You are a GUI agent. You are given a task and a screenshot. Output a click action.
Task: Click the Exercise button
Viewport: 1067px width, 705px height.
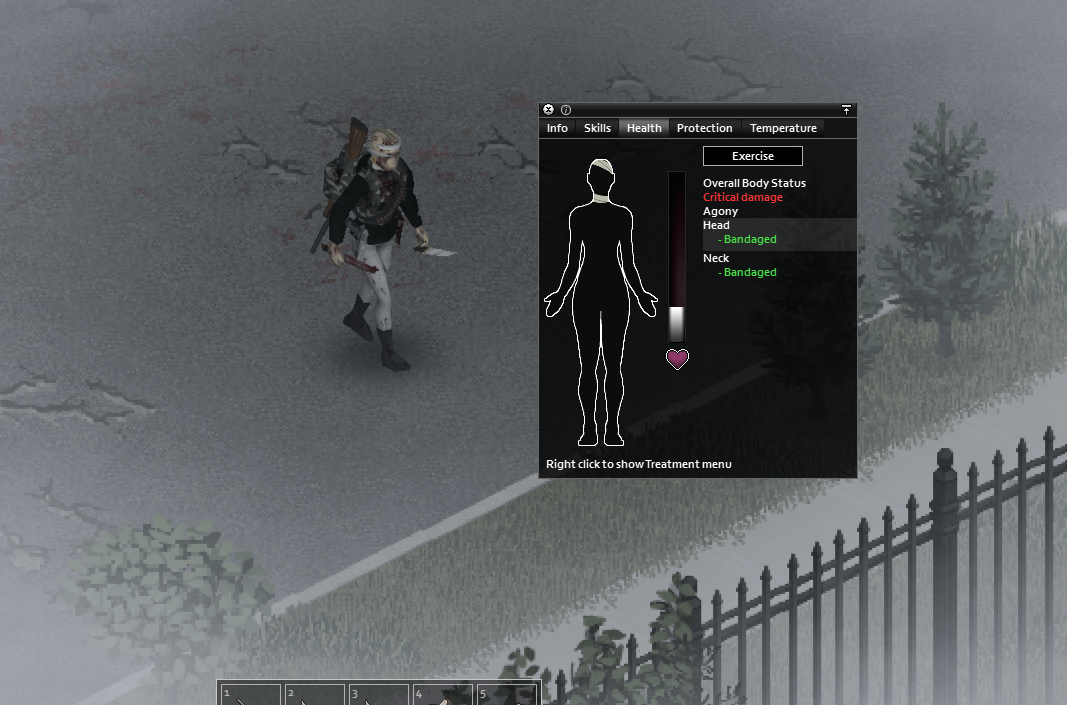pos(752,156)
